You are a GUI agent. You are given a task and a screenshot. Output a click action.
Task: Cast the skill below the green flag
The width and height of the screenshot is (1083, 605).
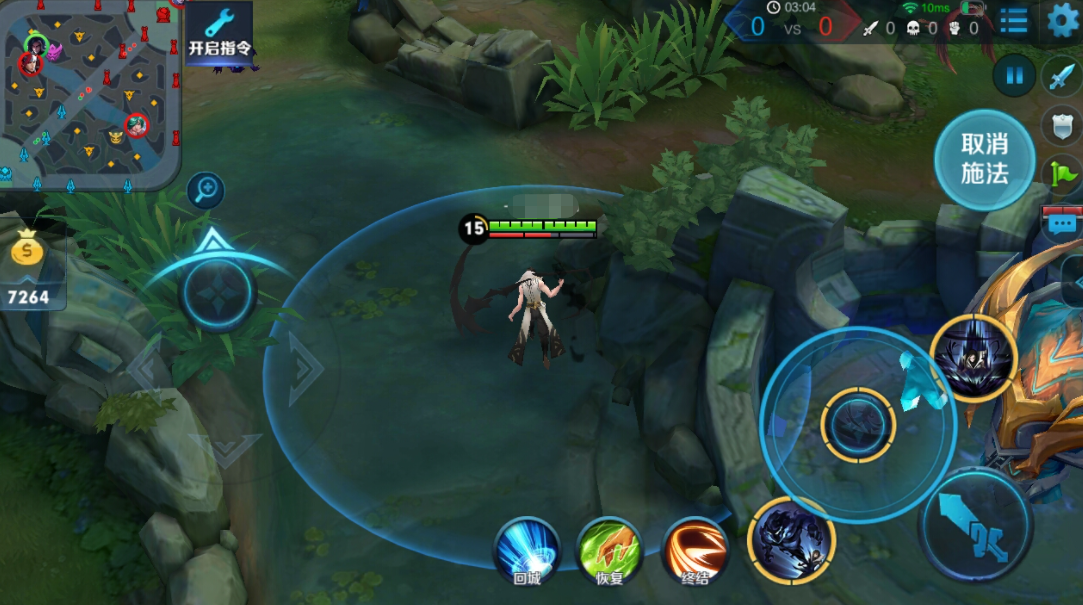click(973, 358)
